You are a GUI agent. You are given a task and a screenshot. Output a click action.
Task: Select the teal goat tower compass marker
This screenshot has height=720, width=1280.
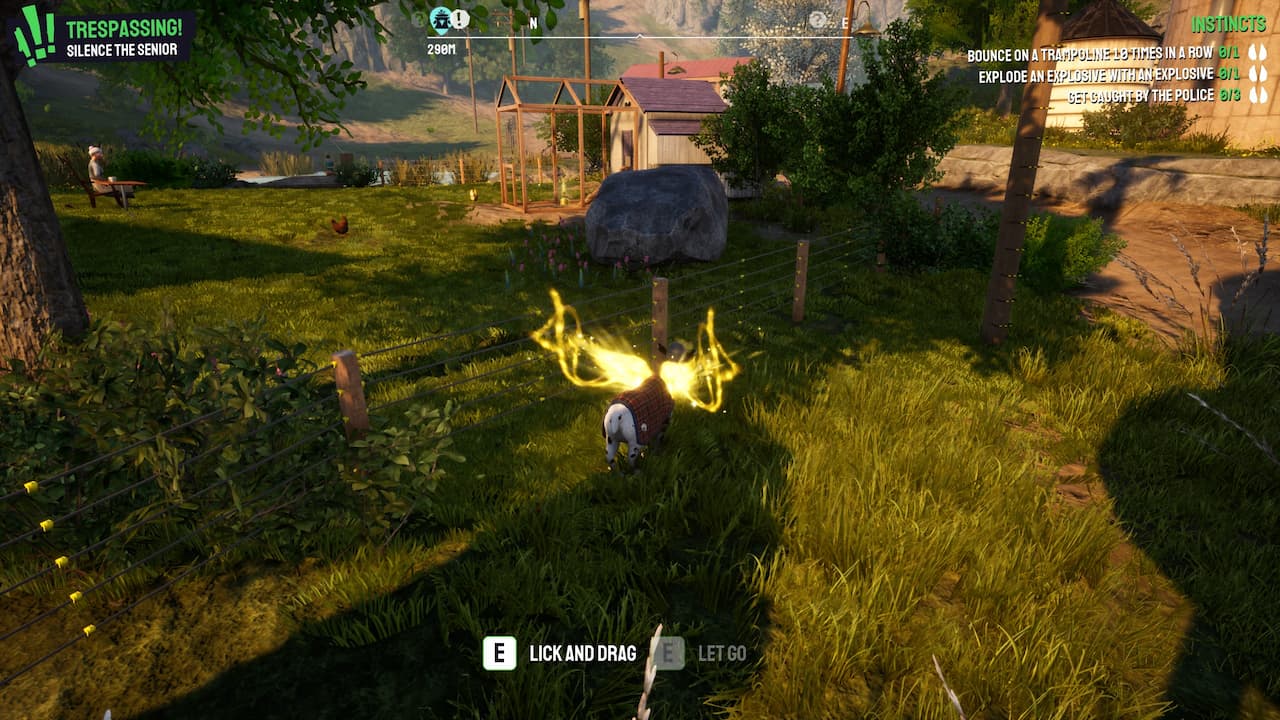440,18
